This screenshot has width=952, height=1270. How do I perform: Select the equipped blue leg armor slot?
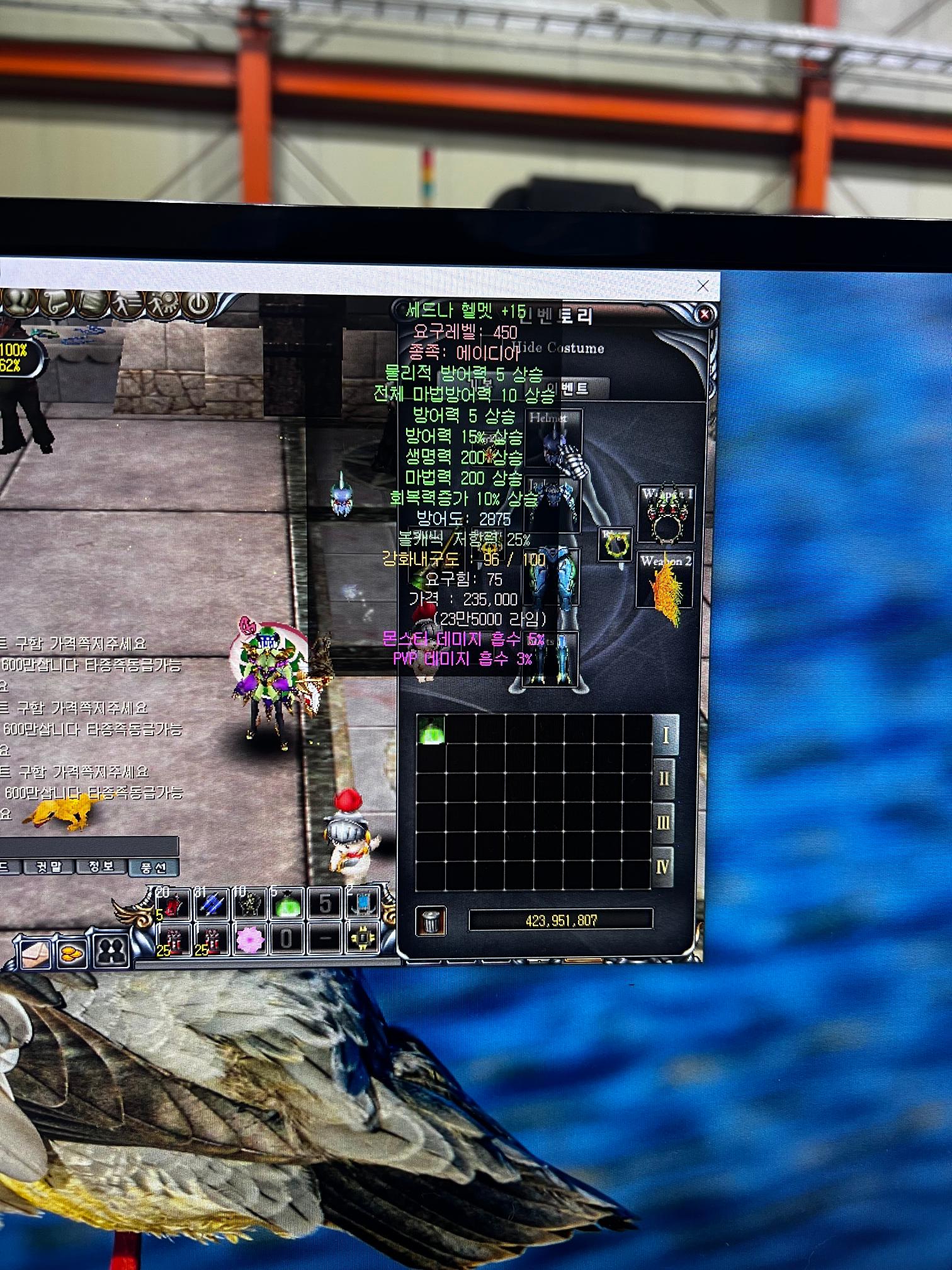(552, 580)
